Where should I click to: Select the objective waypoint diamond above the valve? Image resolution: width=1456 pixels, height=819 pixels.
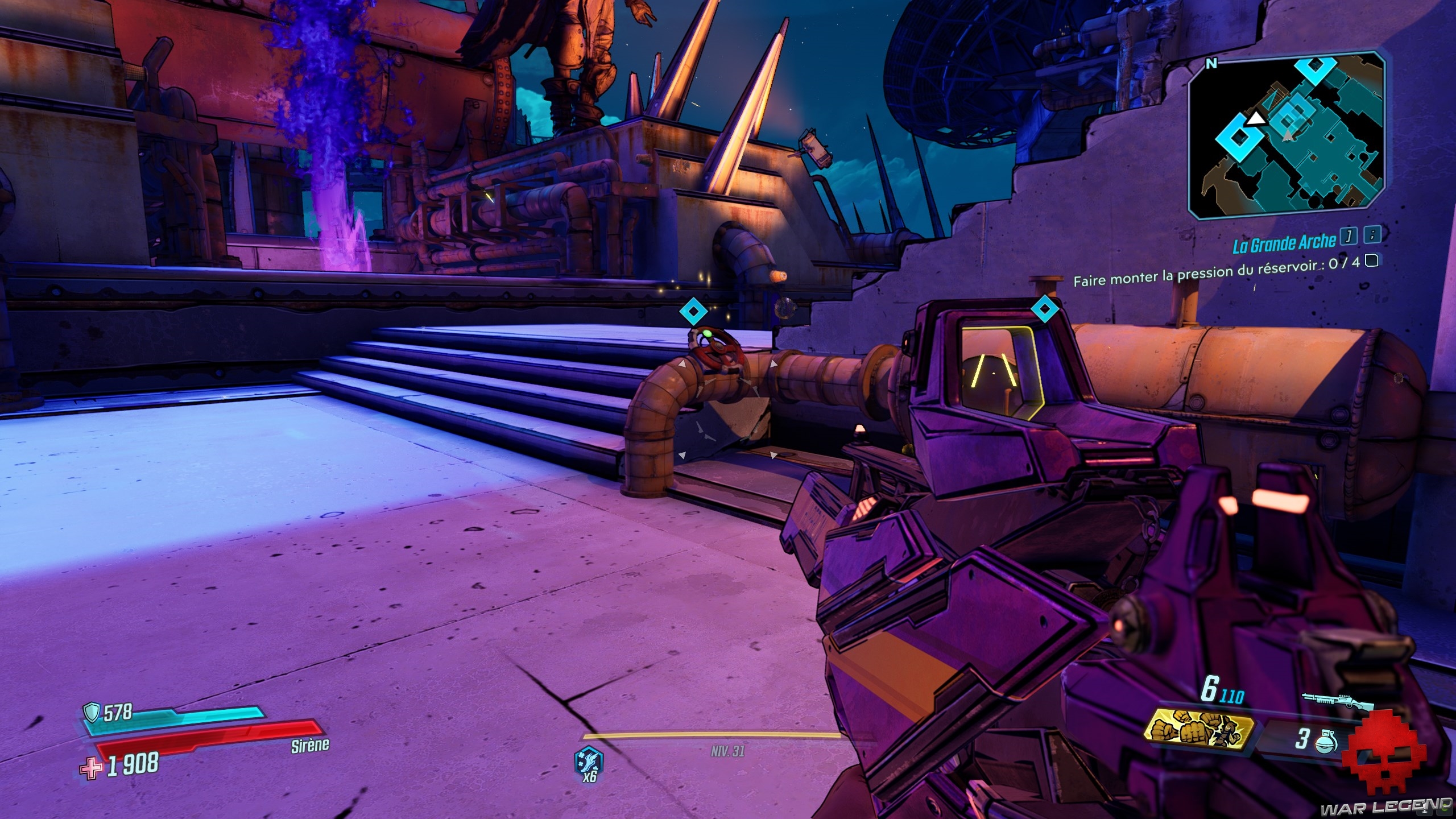[x=693, y=311]
